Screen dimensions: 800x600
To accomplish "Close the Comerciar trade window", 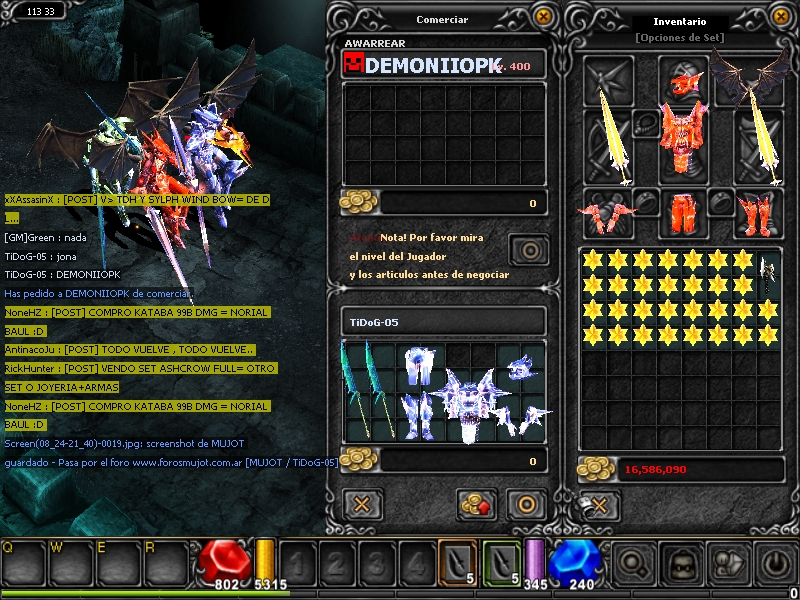I will 542,16.
